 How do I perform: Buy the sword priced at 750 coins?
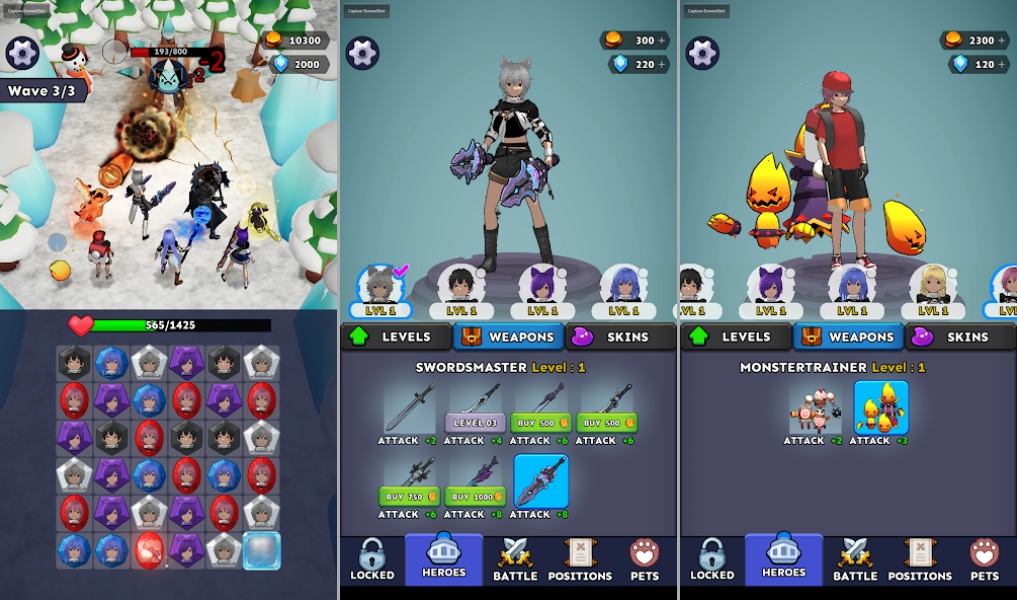[x=408, y=496]
